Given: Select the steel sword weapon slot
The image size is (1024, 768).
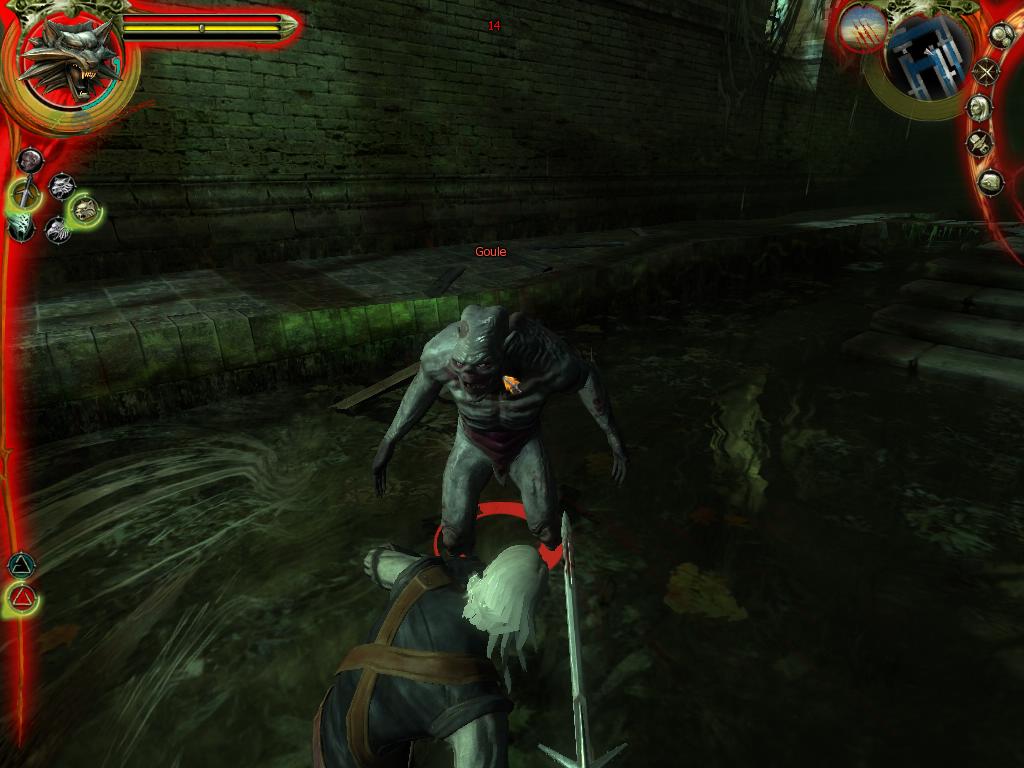Looking at the screenshot, I should point(24,193).
